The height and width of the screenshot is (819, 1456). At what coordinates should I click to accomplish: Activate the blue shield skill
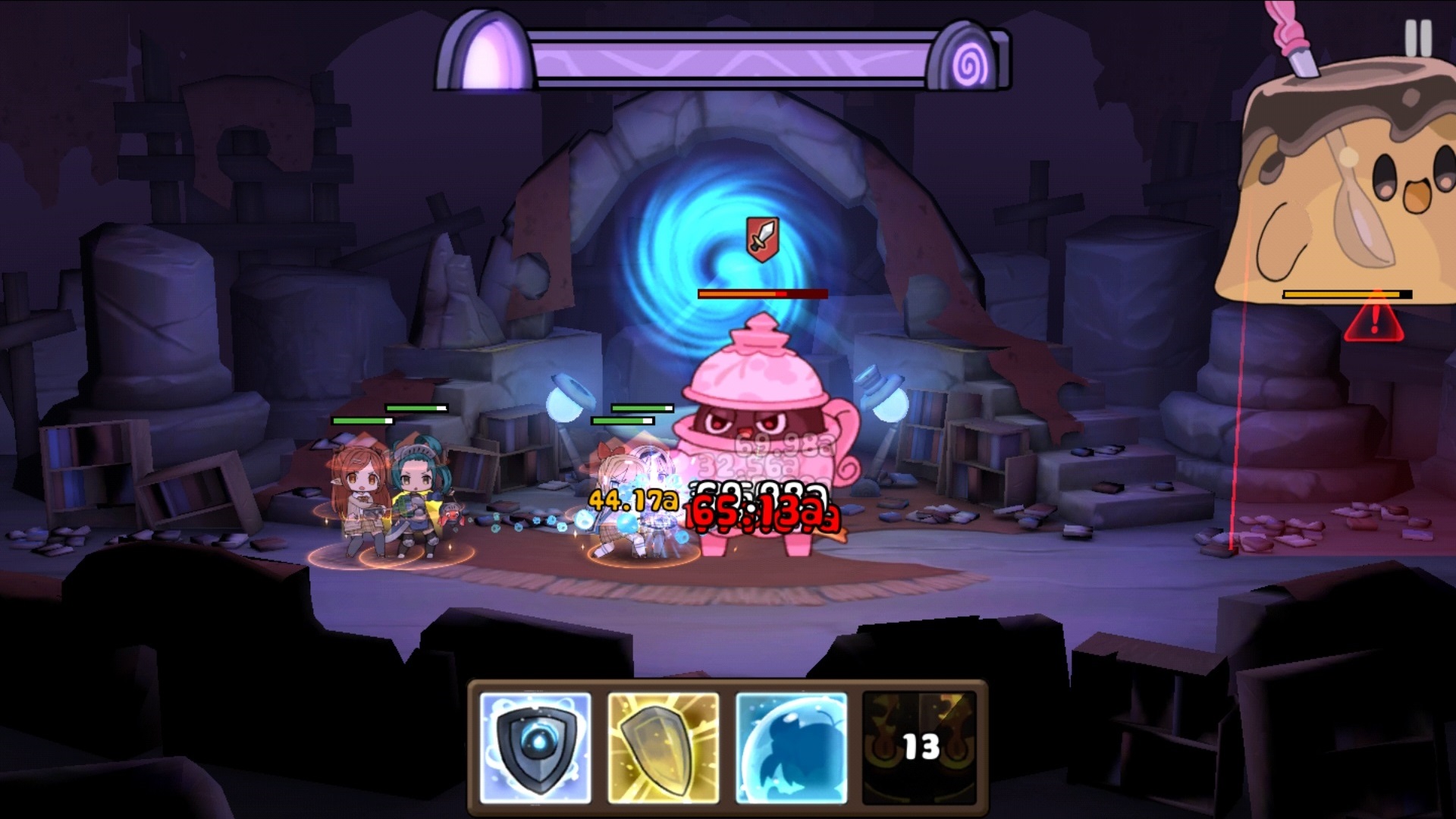click(x=535, y=747)
